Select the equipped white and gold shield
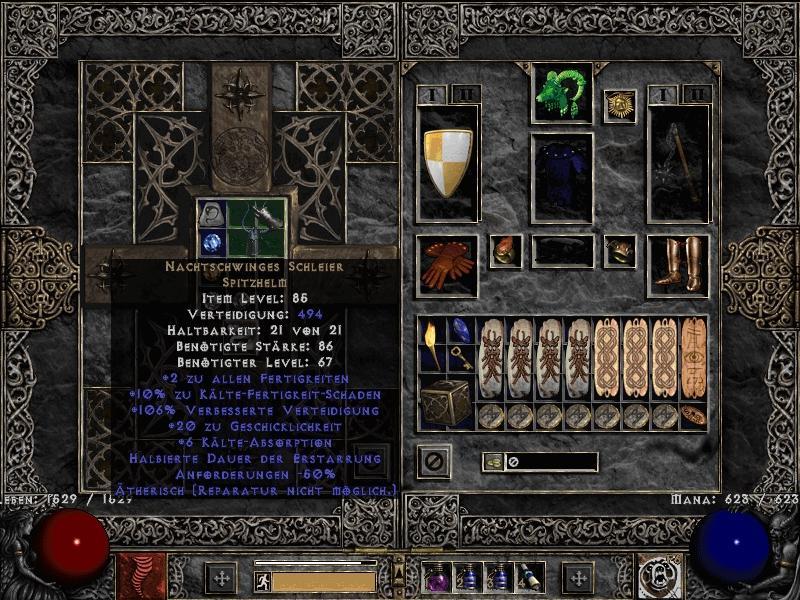The image size is (800, 600). (446, 162)
